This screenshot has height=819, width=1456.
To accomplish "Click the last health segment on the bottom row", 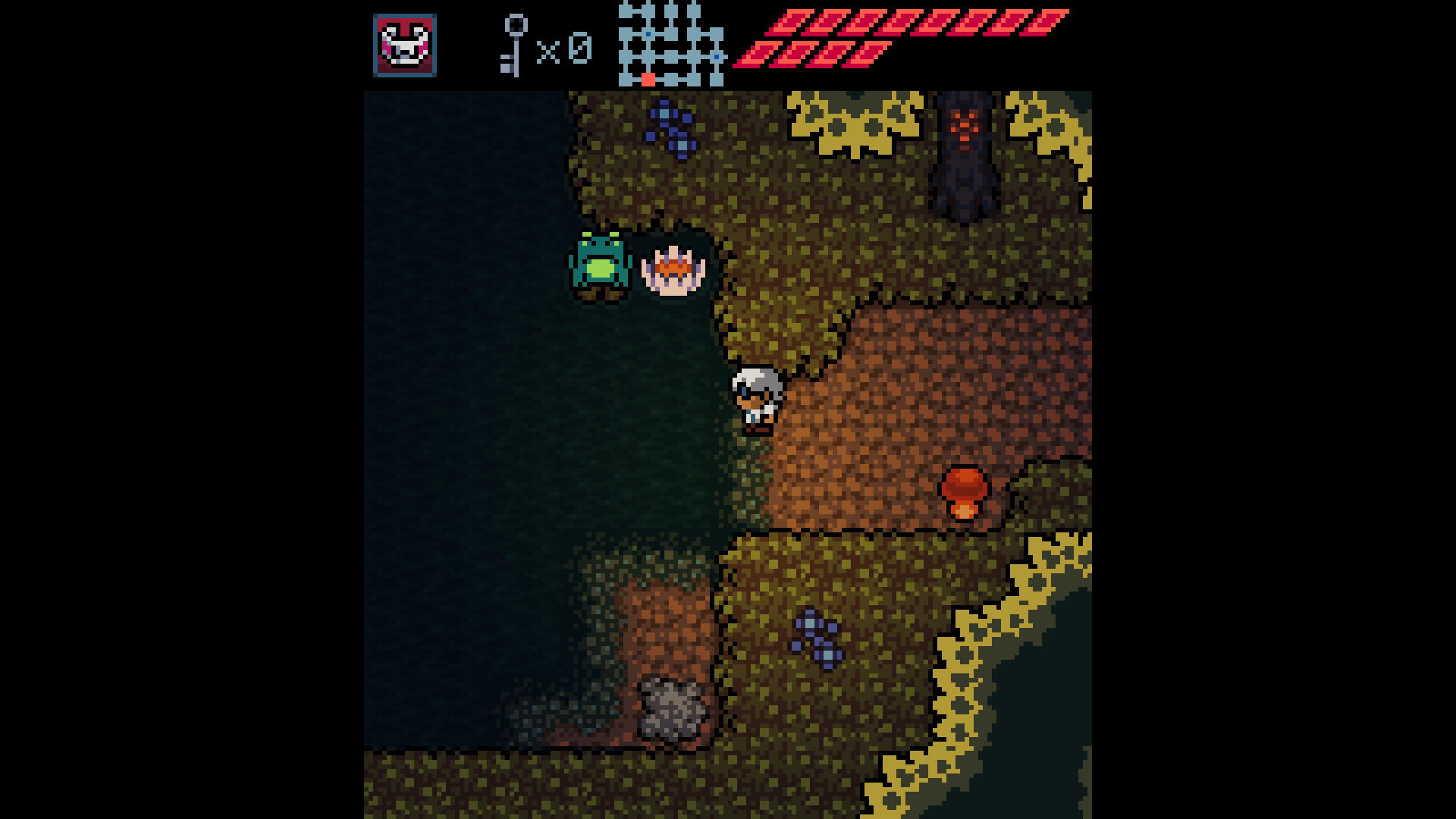I will click(x=864, y=57).
